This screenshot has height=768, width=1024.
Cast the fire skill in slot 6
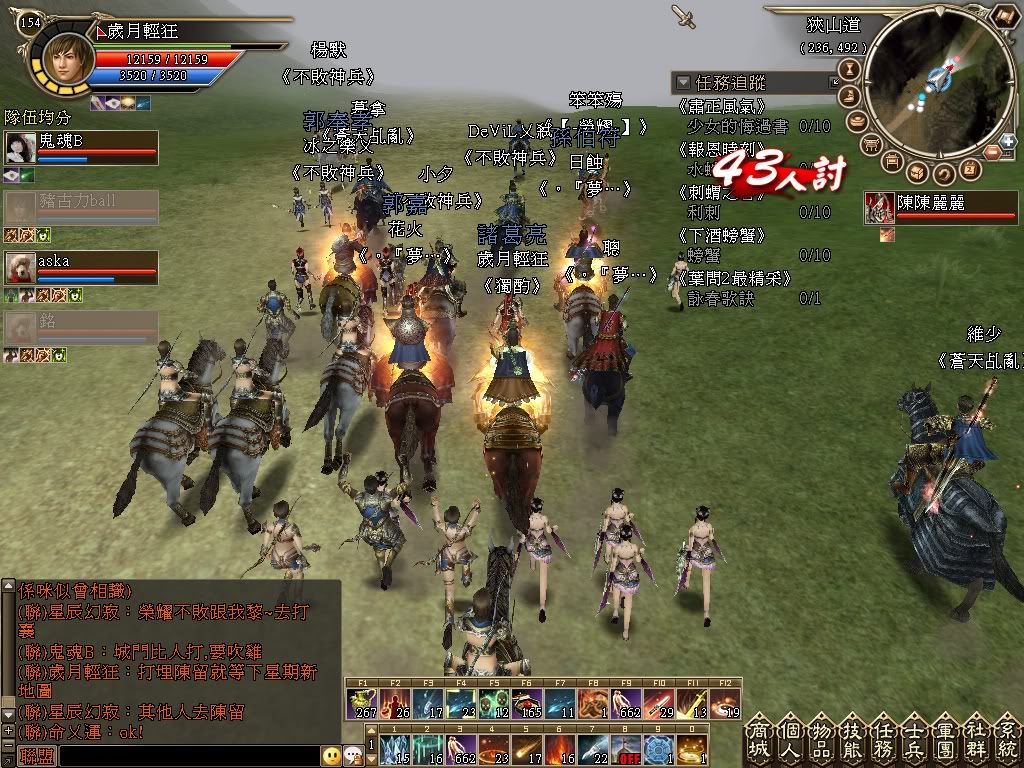point(560,749)
